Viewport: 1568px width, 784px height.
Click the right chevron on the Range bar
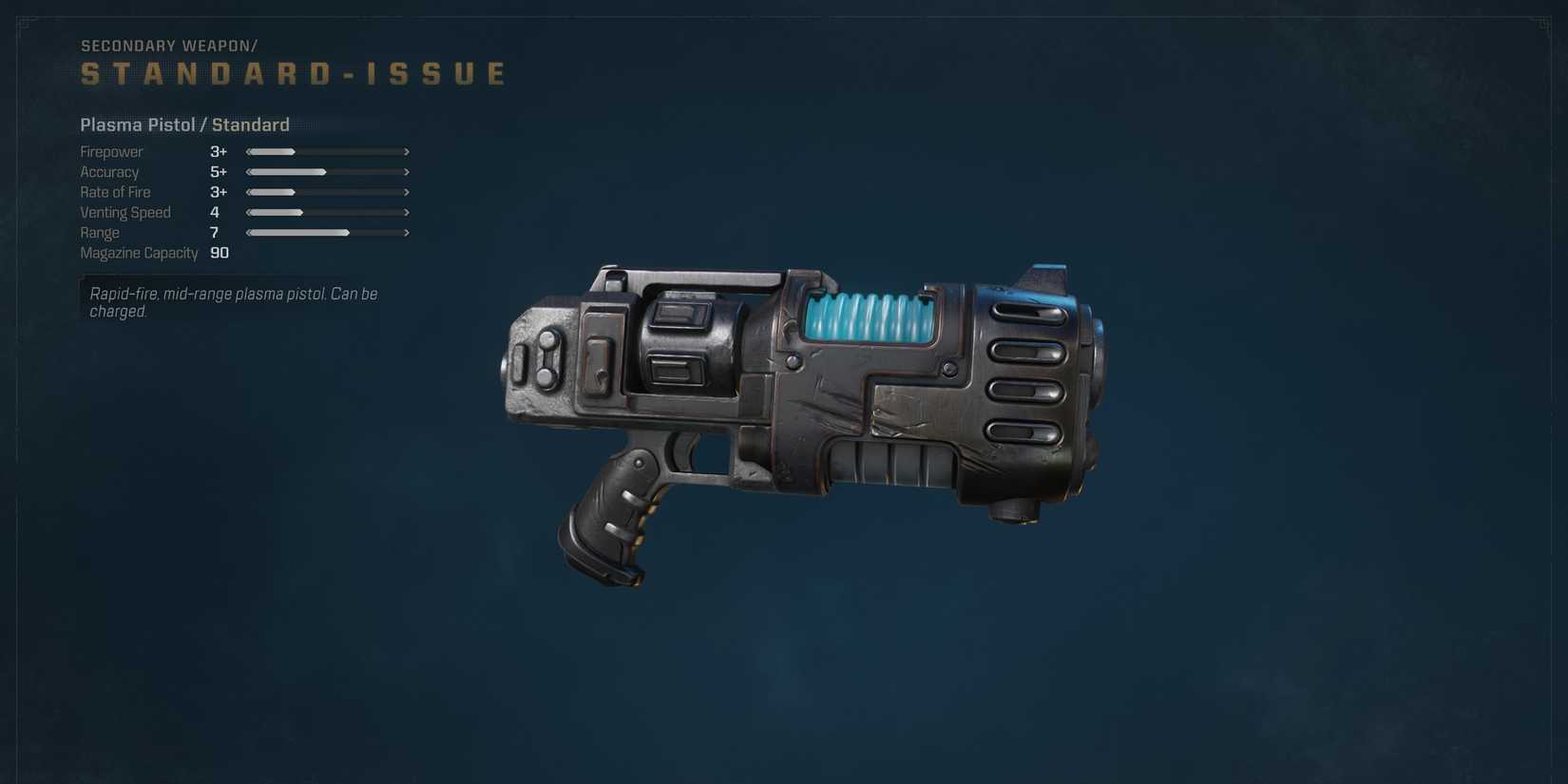click(x=407, y=232)
